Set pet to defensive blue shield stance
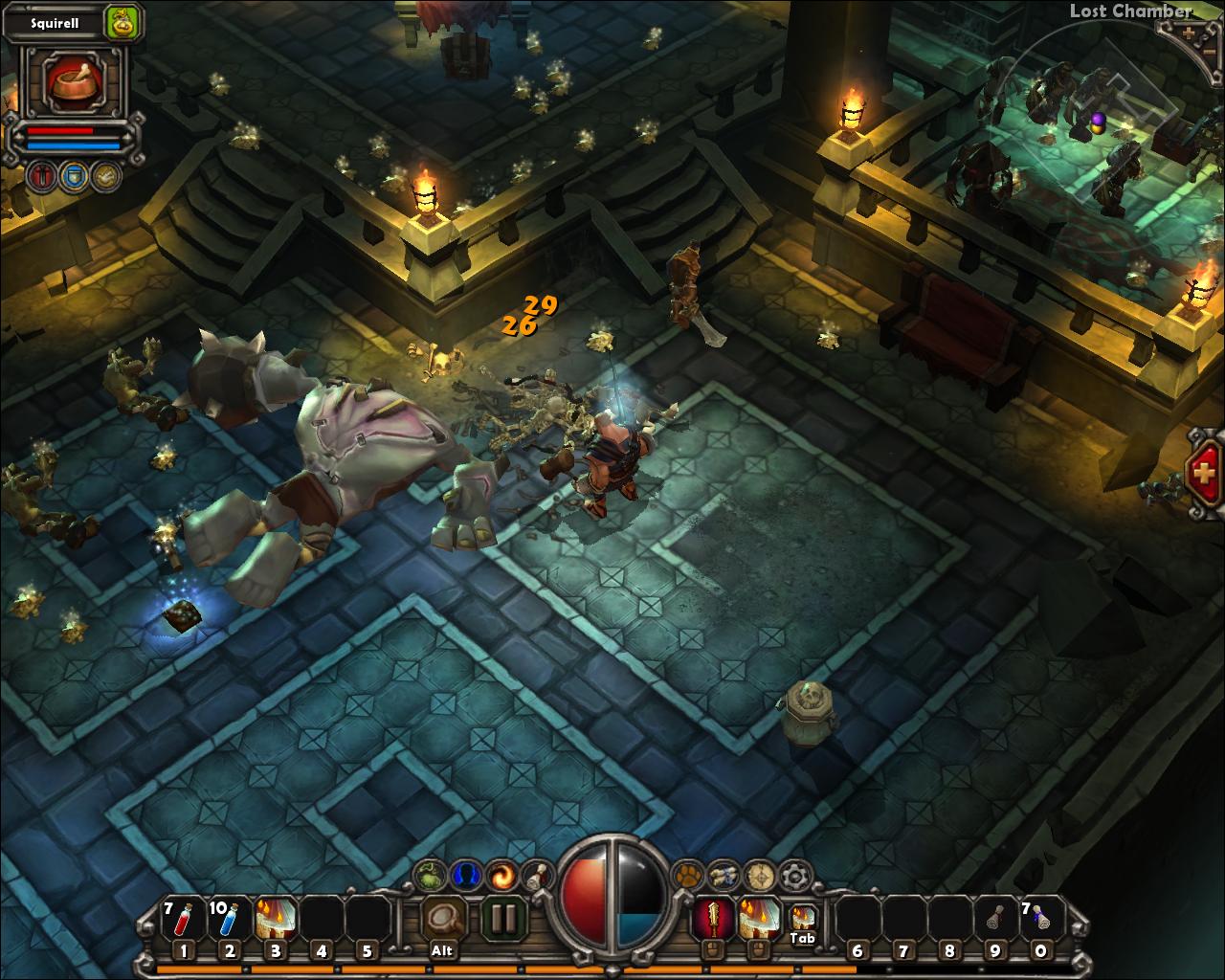Screen dimensions: 1225x980 (x=75, y=176)
